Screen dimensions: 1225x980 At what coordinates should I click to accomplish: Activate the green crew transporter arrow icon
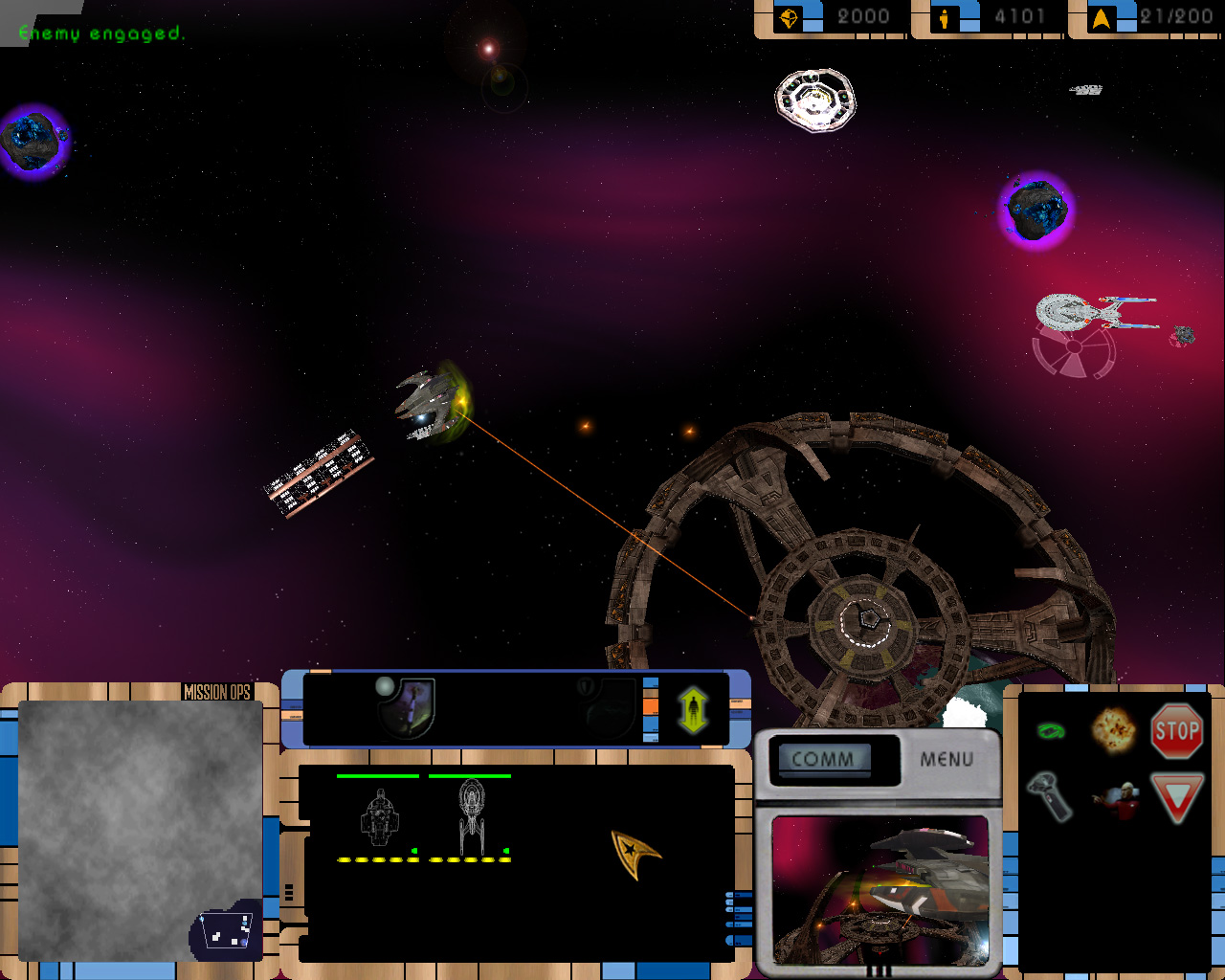693,709
